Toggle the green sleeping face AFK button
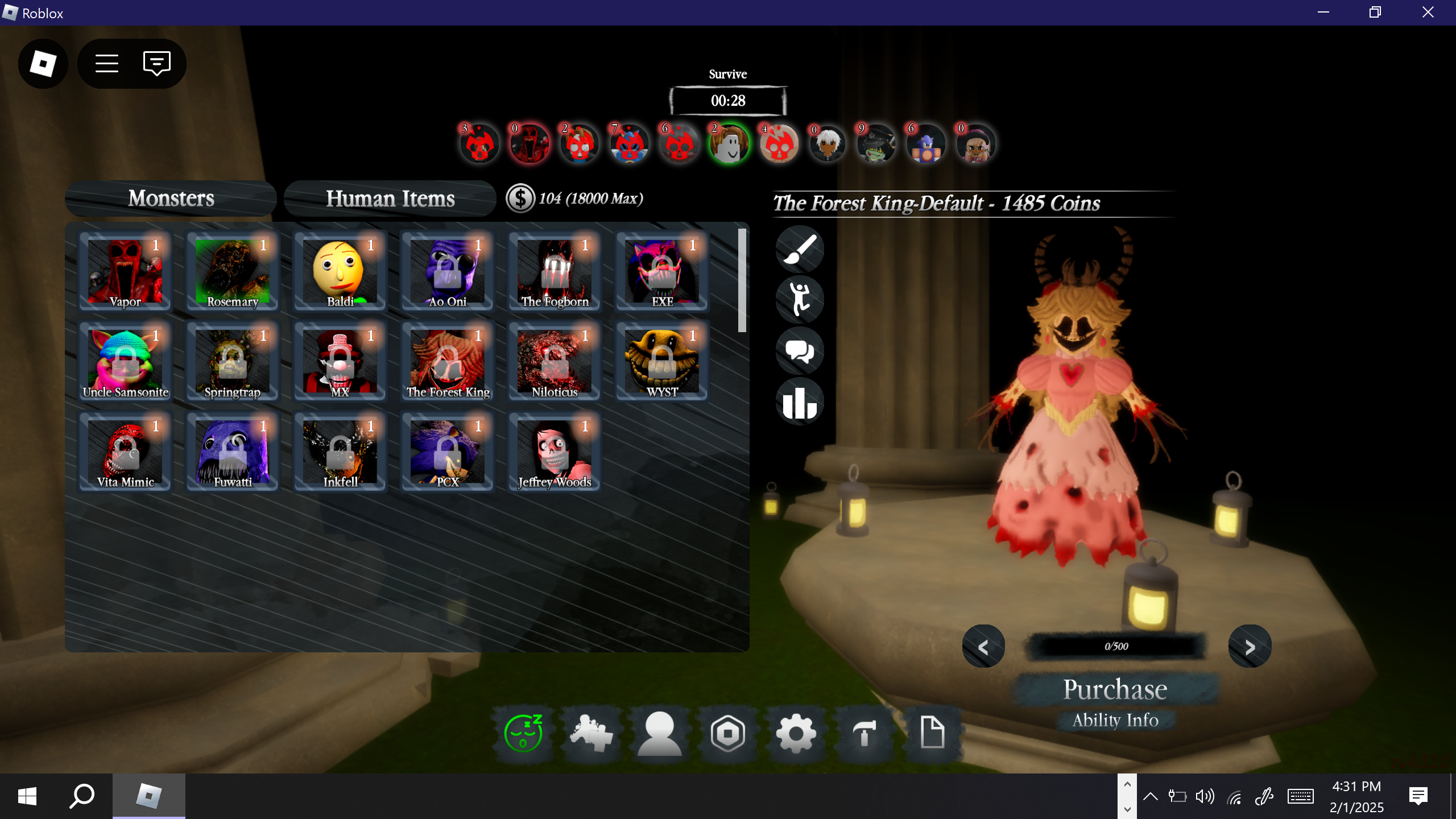 [x=523, y=733]
